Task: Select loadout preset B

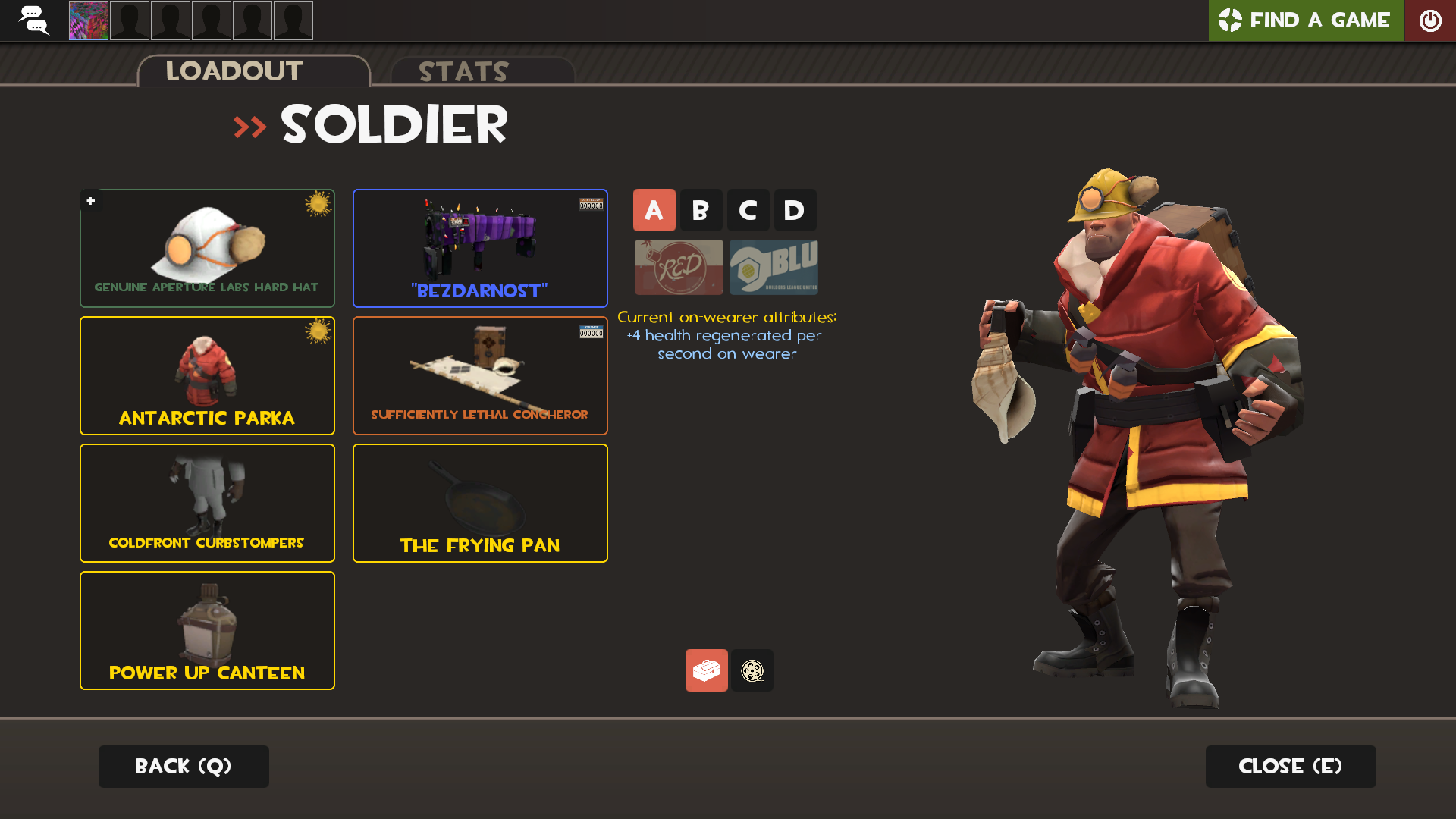Action: pos(701,210)
